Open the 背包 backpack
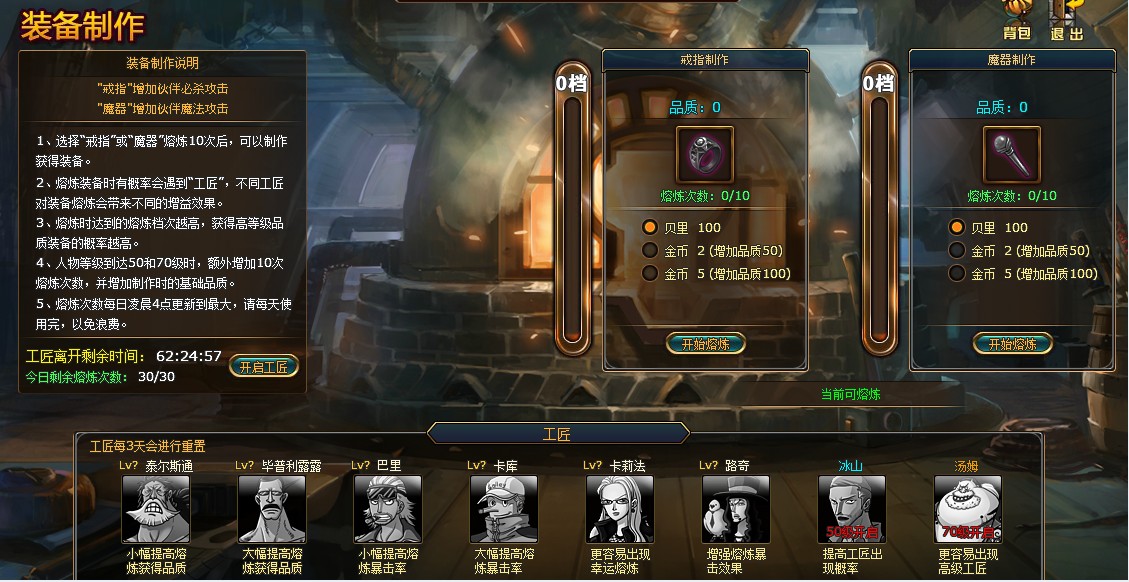This screenshot has width=1129, height=582. (x=1017, y=21)
